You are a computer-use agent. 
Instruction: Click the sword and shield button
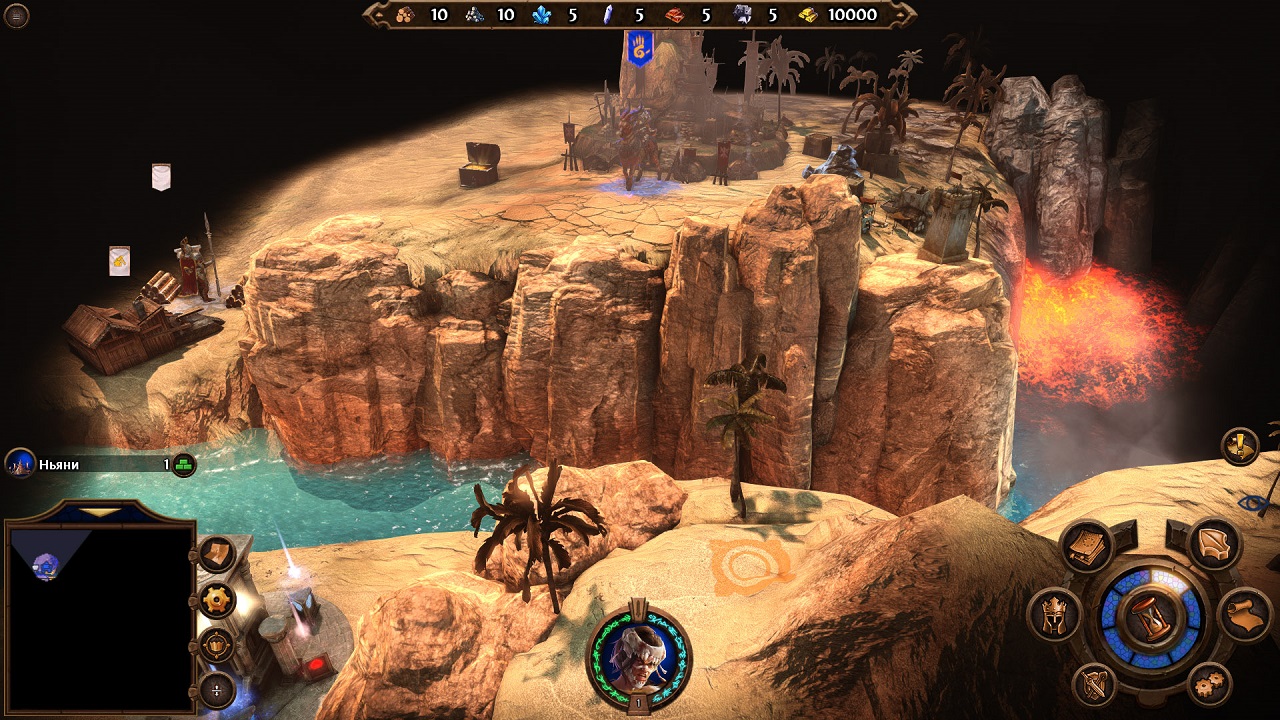pos(1095,686)
